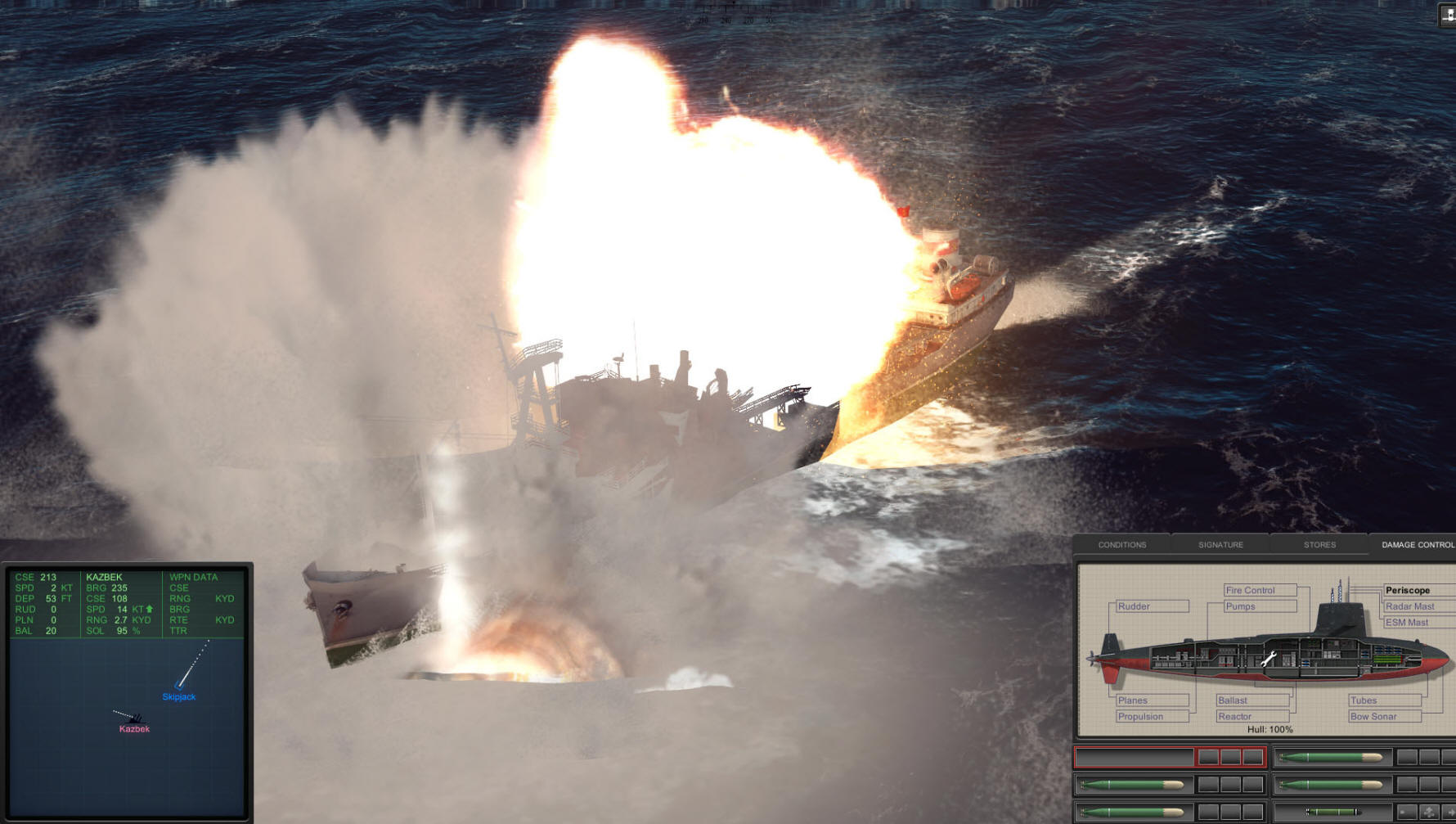1456x824 pixels.
Task: Click the fire arrow icon in the bottom-right corner
Action: tap(1450, 812)
